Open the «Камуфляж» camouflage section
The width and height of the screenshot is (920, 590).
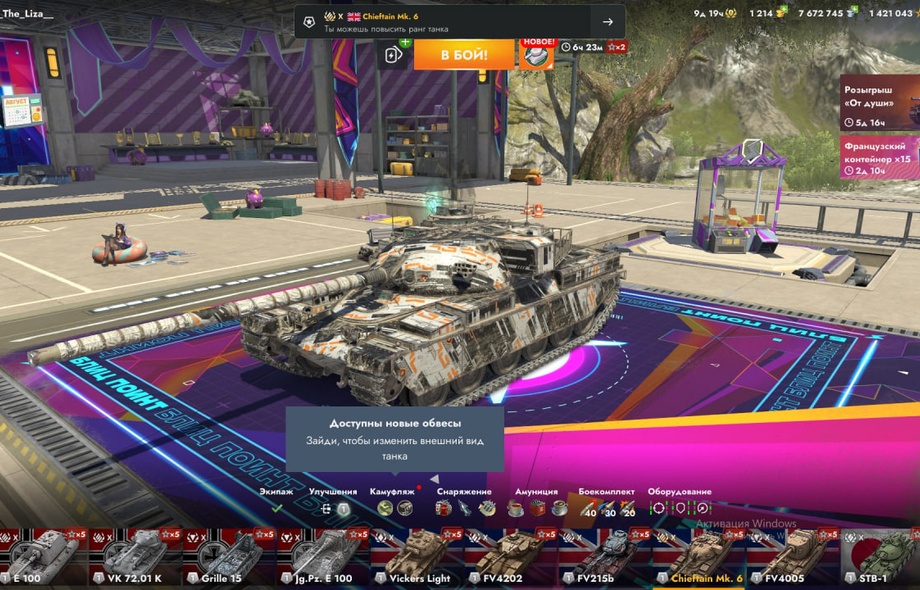coord(394,501)
